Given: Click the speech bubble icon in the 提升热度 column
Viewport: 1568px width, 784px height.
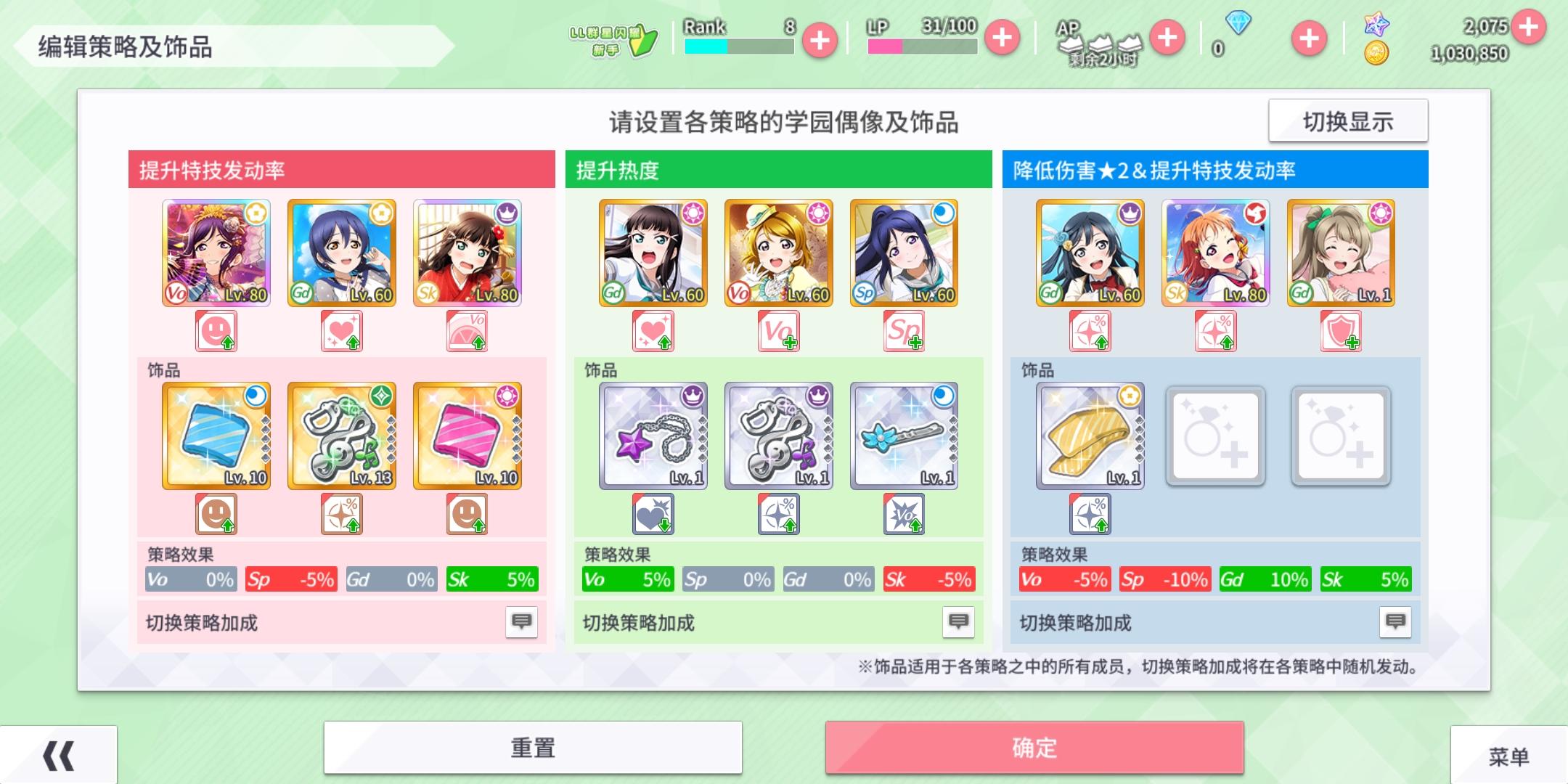Looking at the screenshot, I should 958,621.
